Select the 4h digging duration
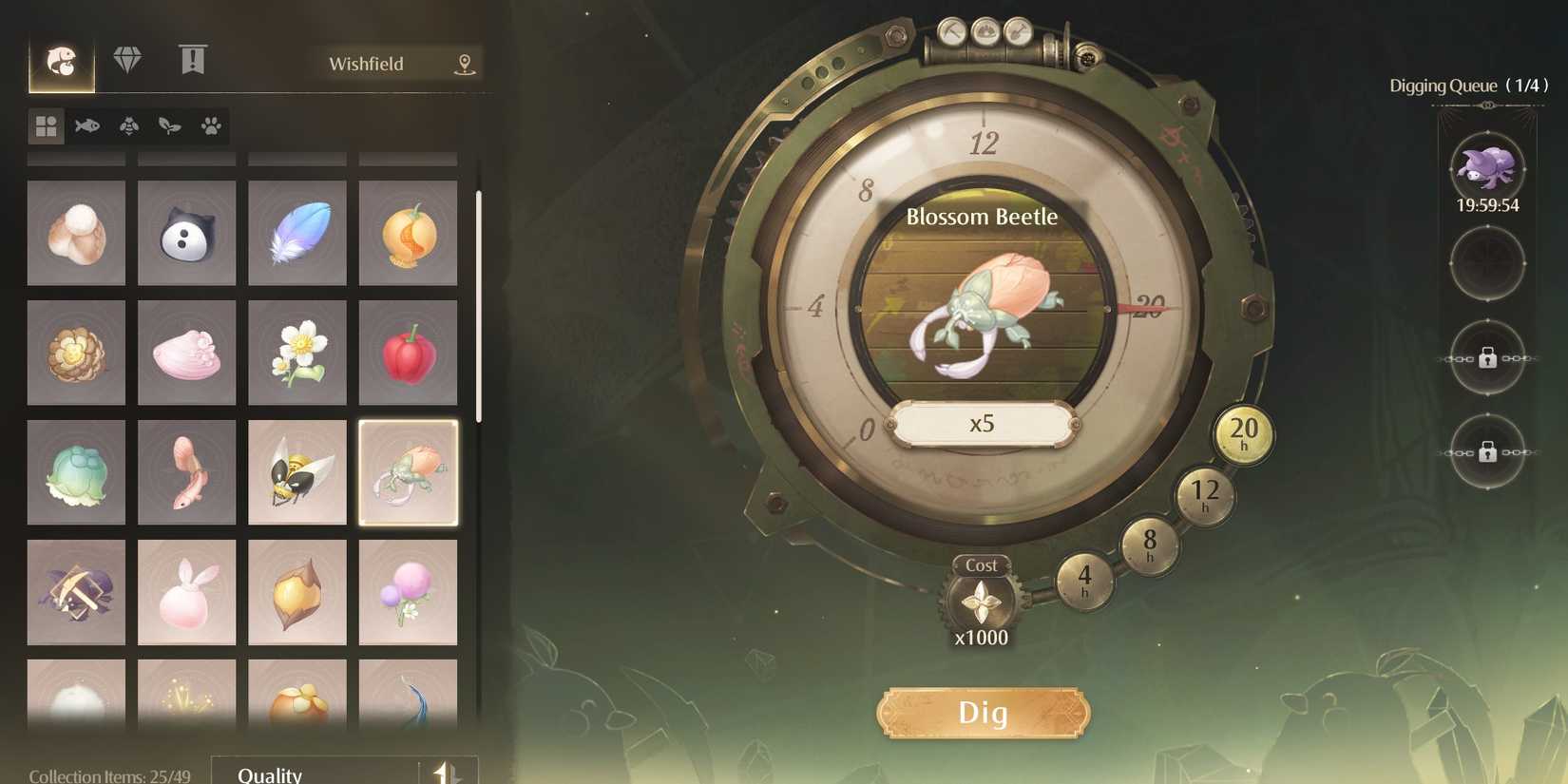Screen dimensions: 1568x784 pos(1085,582)
